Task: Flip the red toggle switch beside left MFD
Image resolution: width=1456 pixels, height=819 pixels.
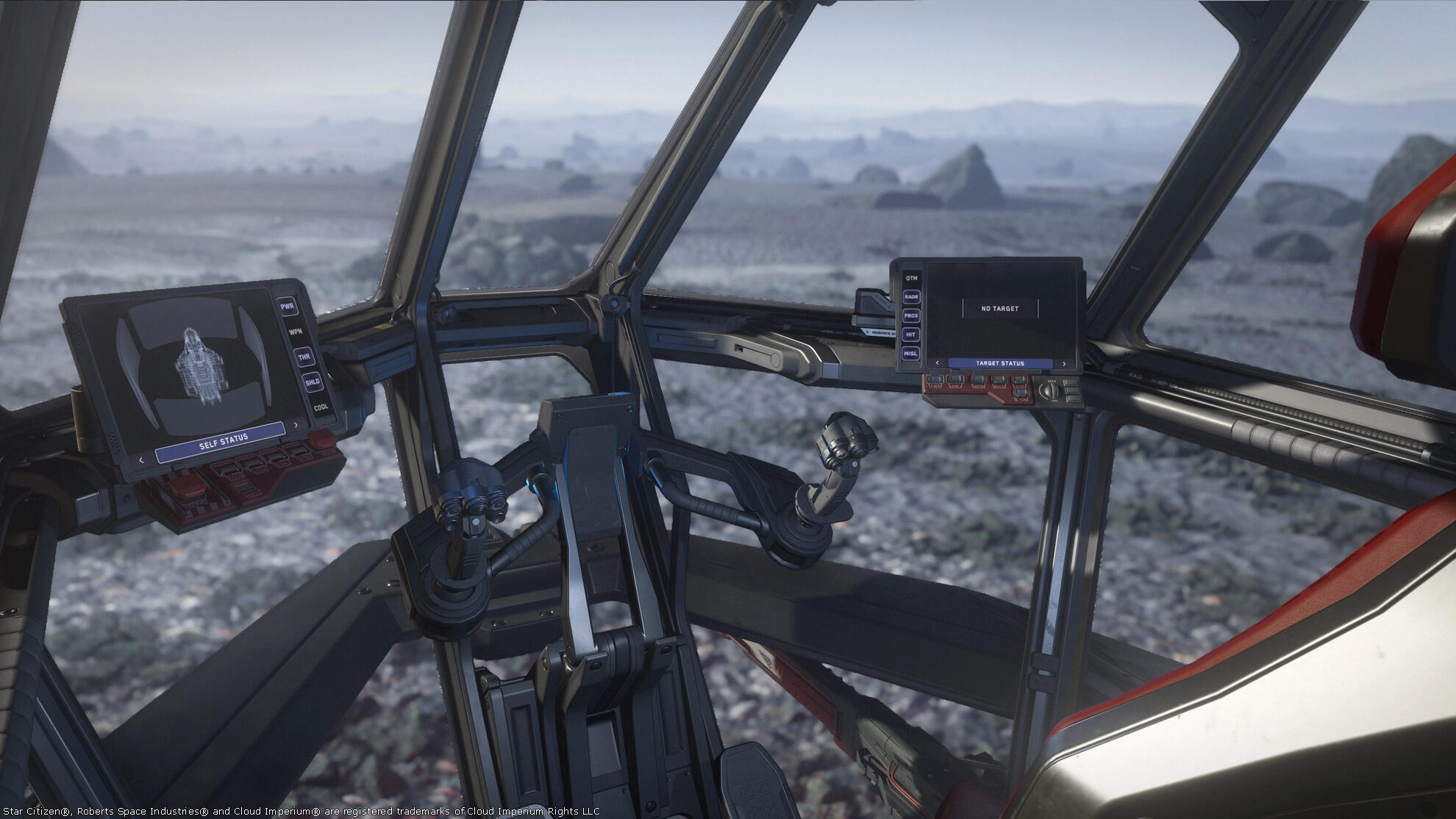Action: point(321,439)
